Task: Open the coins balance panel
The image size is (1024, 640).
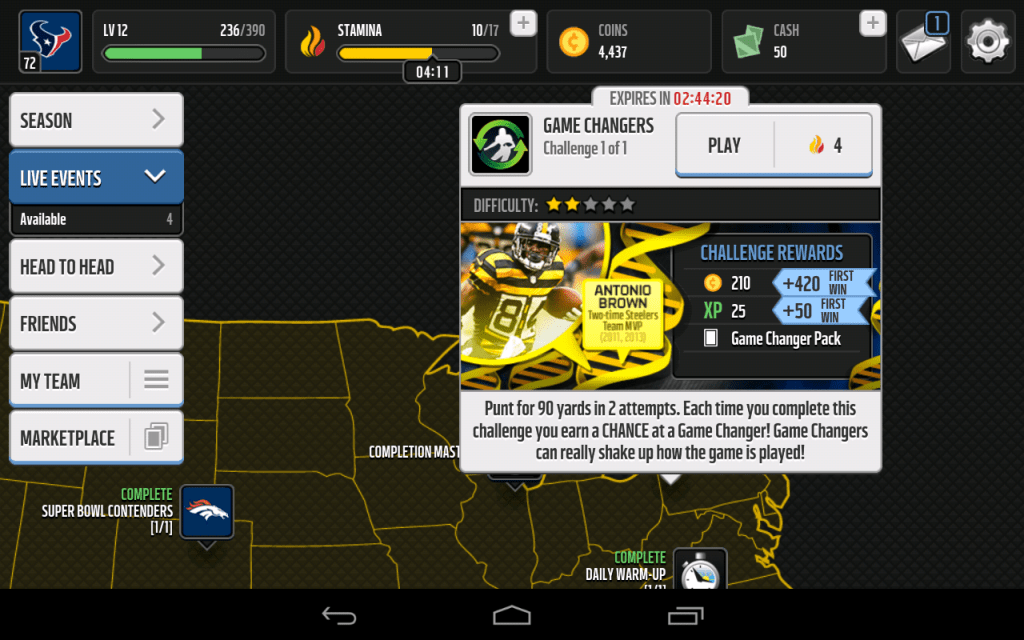Action: click(628, 42)
